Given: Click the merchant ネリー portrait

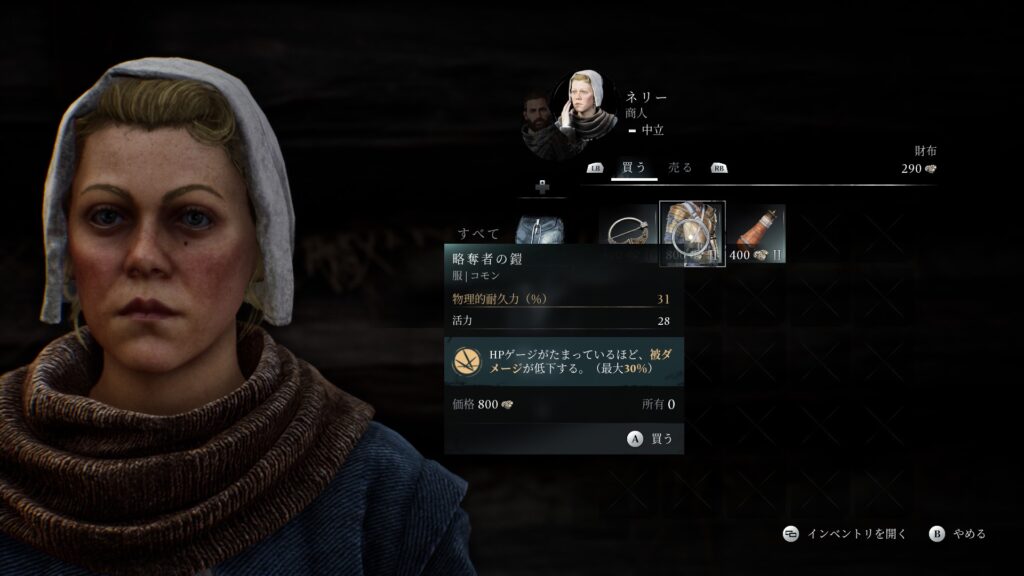Looking at the screenshot, I should tap(587, 104).
